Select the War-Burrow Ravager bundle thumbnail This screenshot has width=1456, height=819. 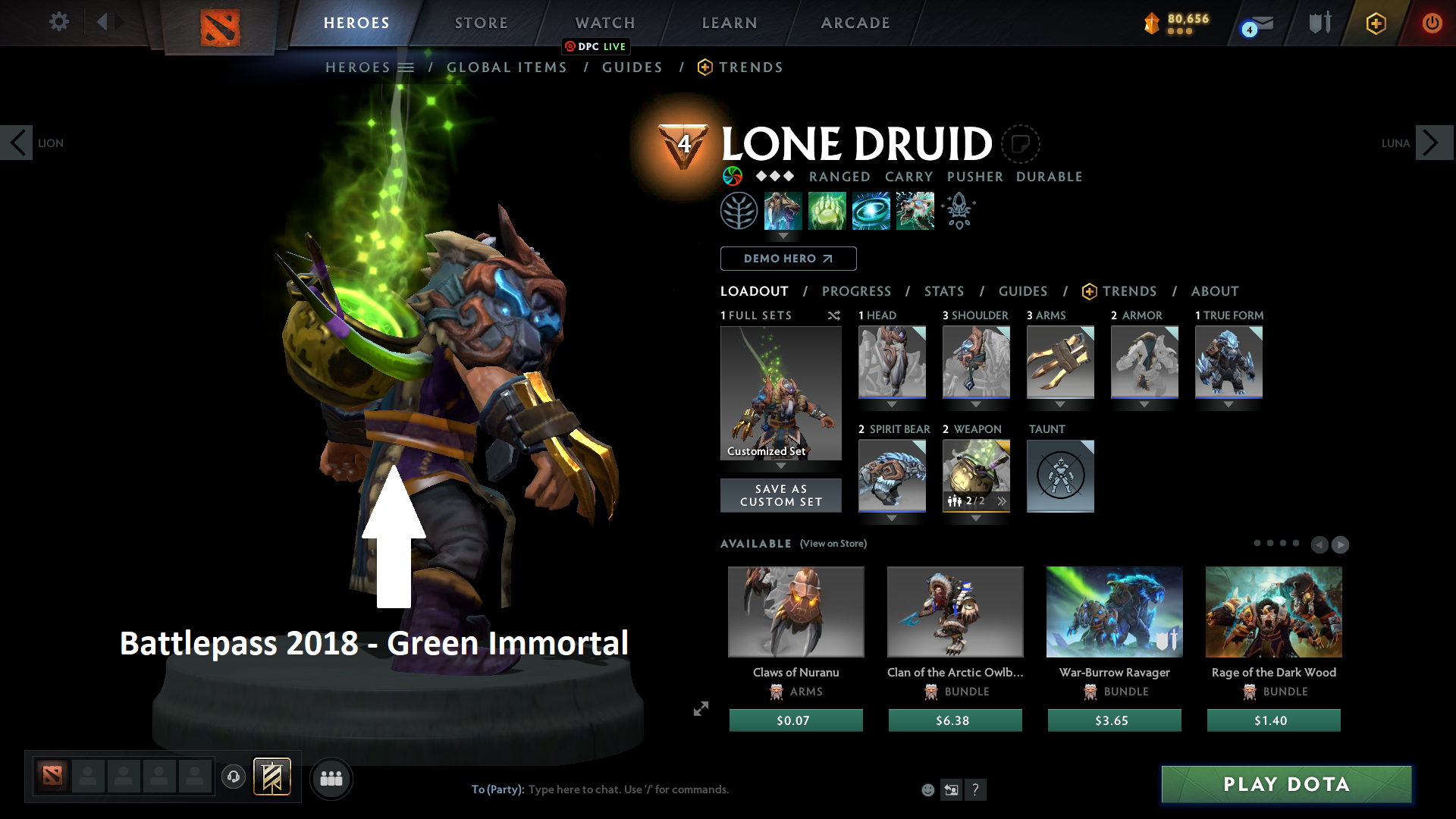click(1114, 612)
